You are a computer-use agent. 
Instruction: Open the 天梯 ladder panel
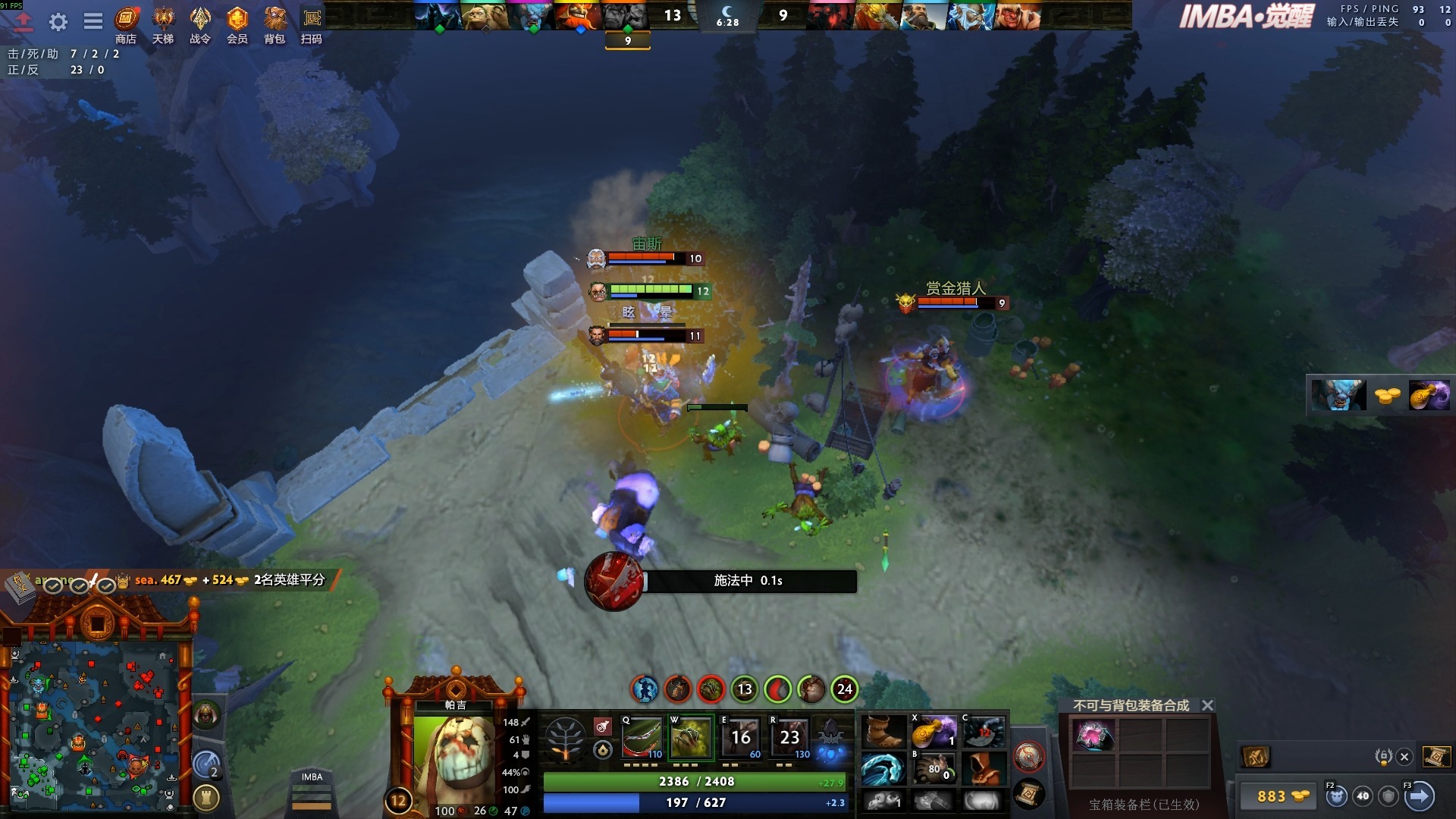(163, 25)
